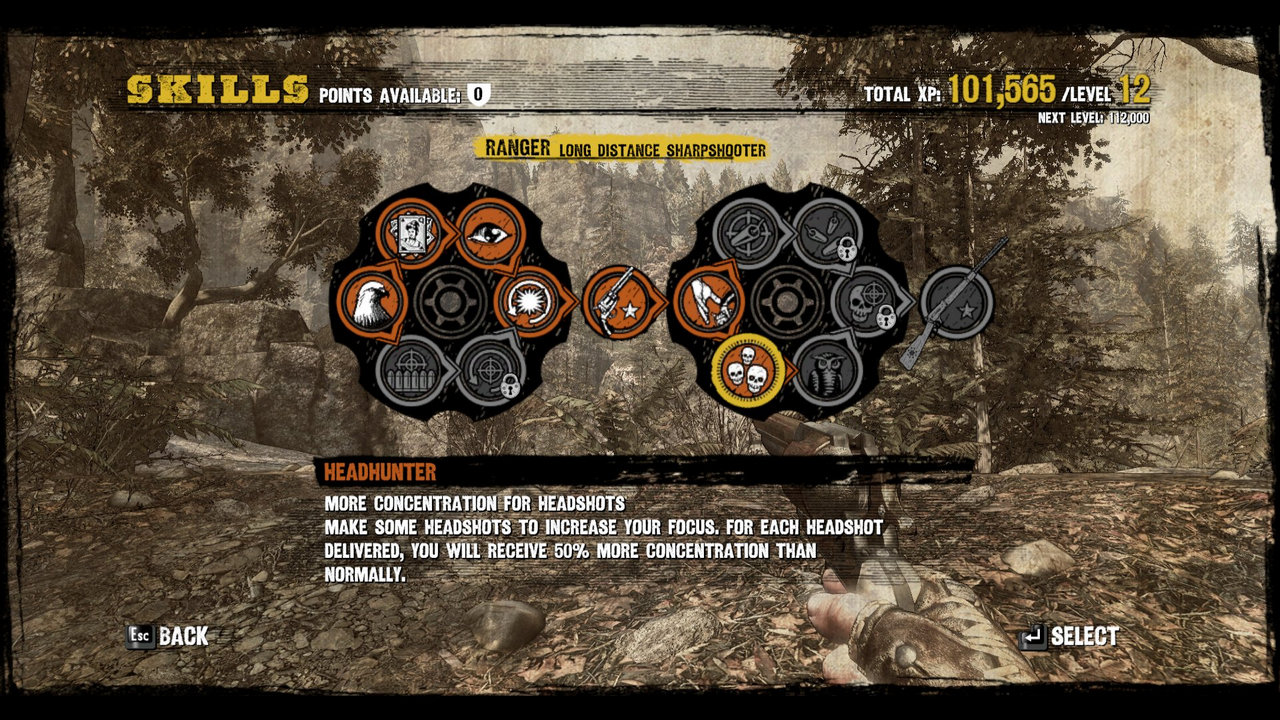Viewport: 1280px width, 720px height.
Task: Choose the wanted poster skill icon
Action: [410, 233]
